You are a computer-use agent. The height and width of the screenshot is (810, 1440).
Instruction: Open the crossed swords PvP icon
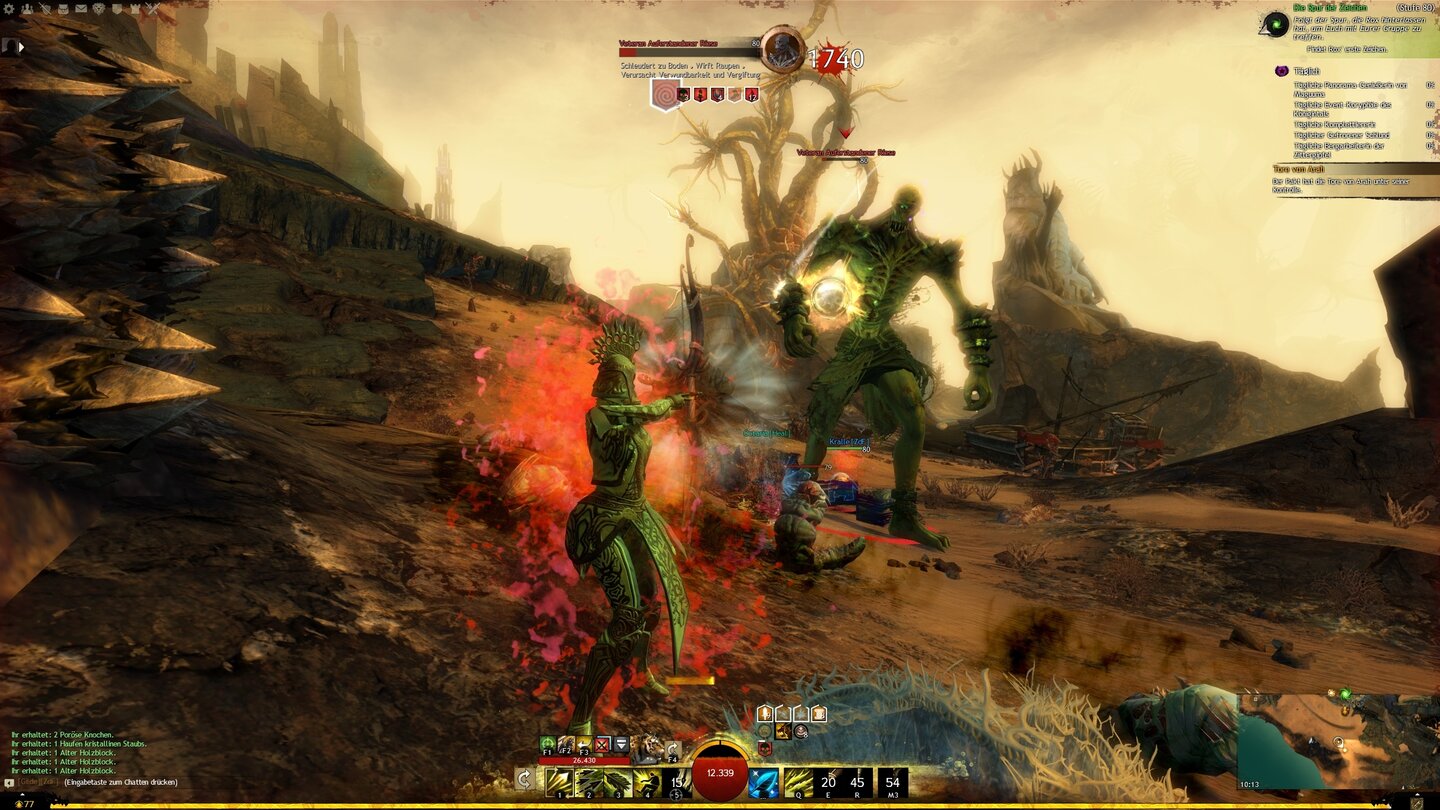click(152, 9)
